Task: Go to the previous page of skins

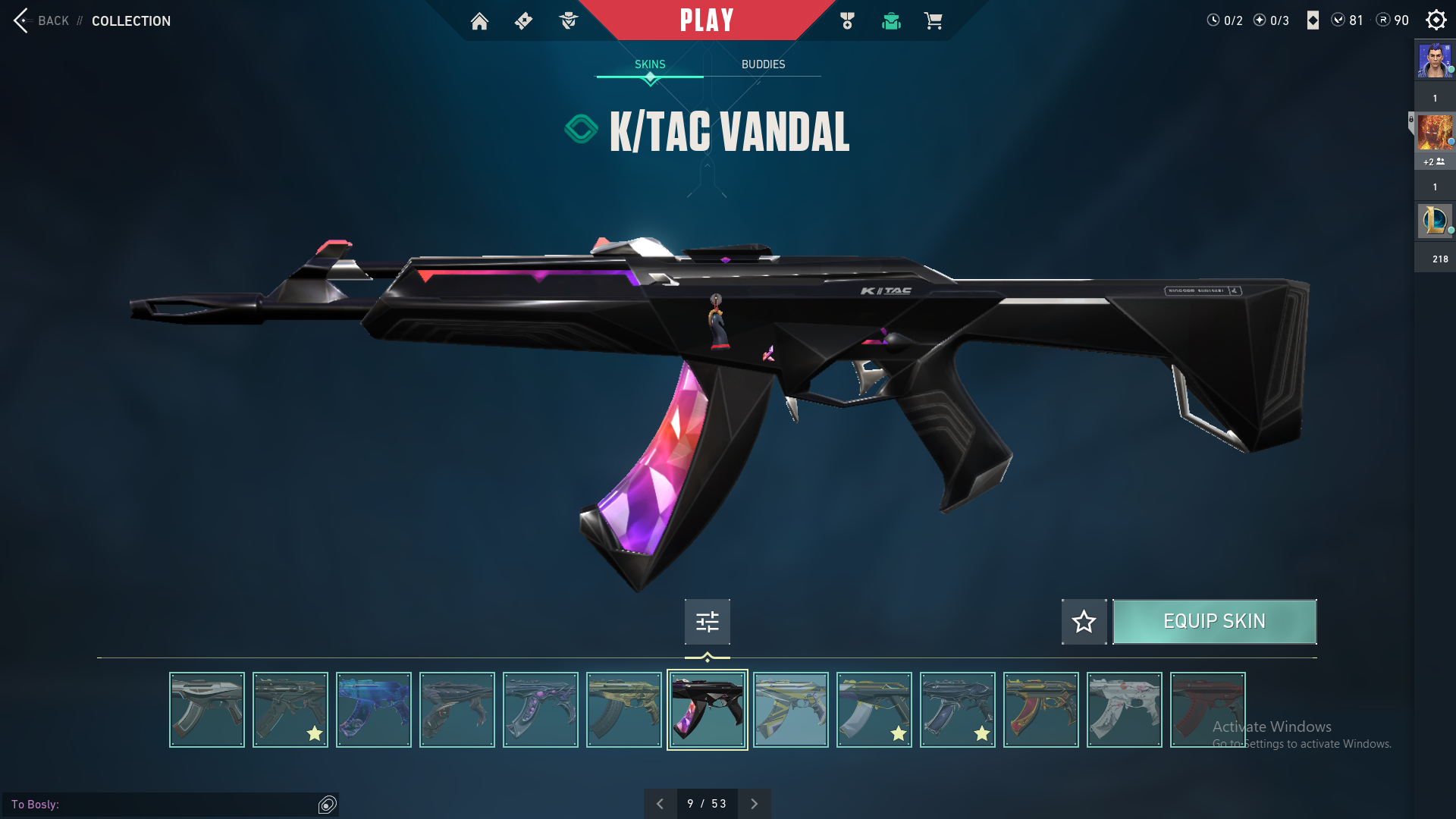Action: tap(660, 804)
